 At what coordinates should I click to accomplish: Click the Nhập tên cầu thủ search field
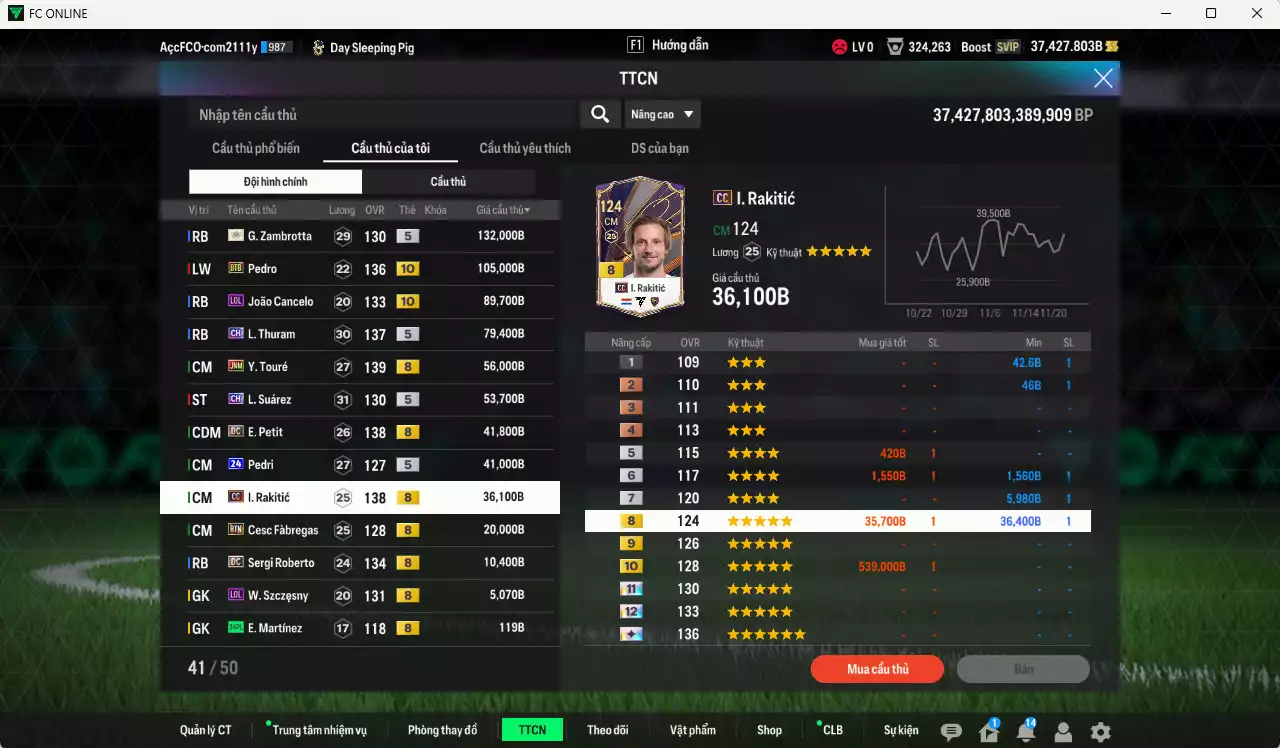(380, 114)
